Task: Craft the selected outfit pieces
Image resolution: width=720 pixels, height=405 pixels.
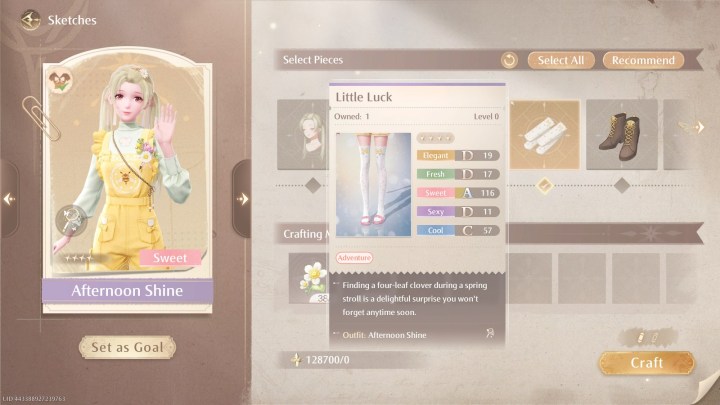Action: coord(646,362)
